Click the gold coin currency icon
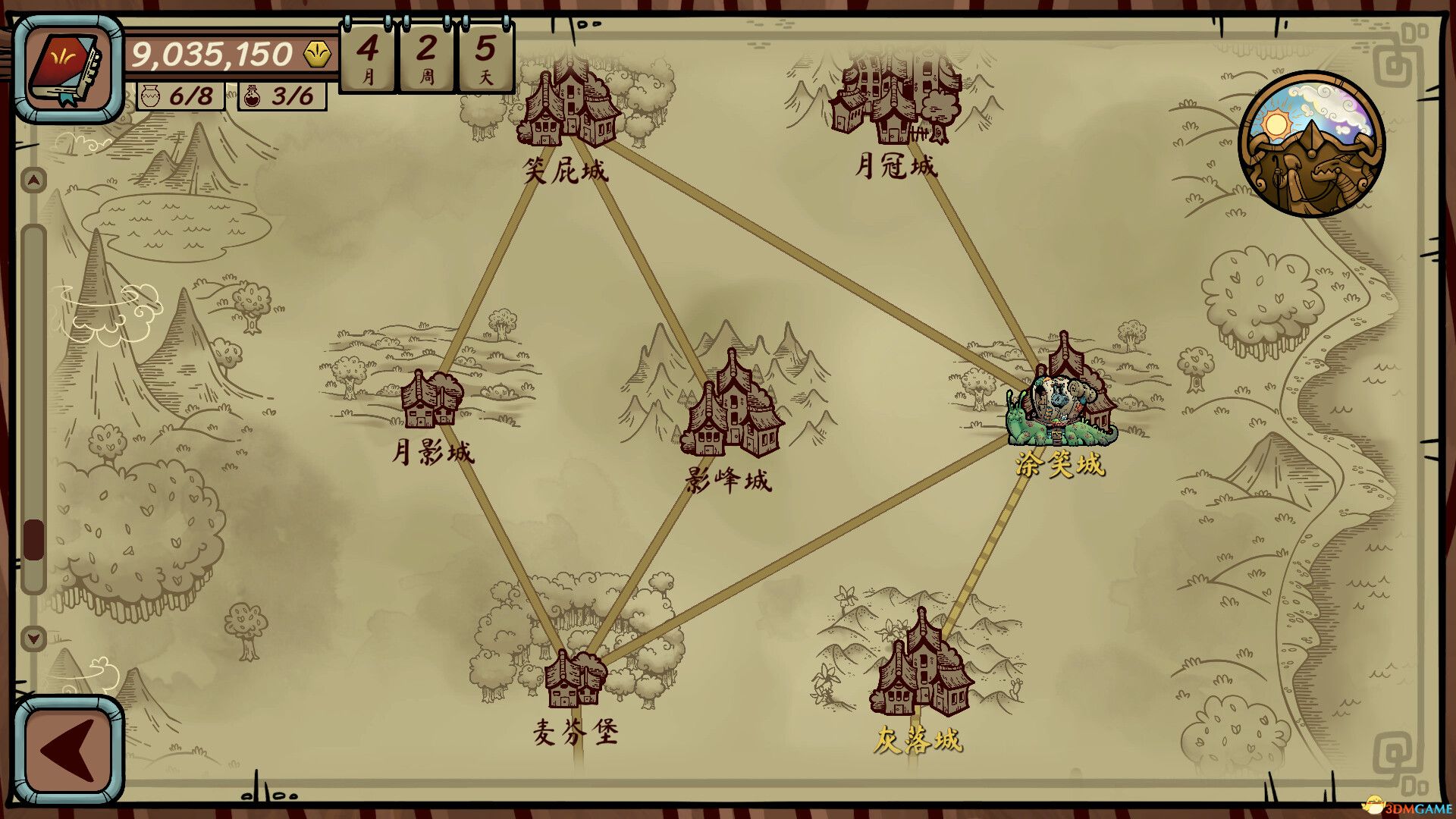 (316, 52)
